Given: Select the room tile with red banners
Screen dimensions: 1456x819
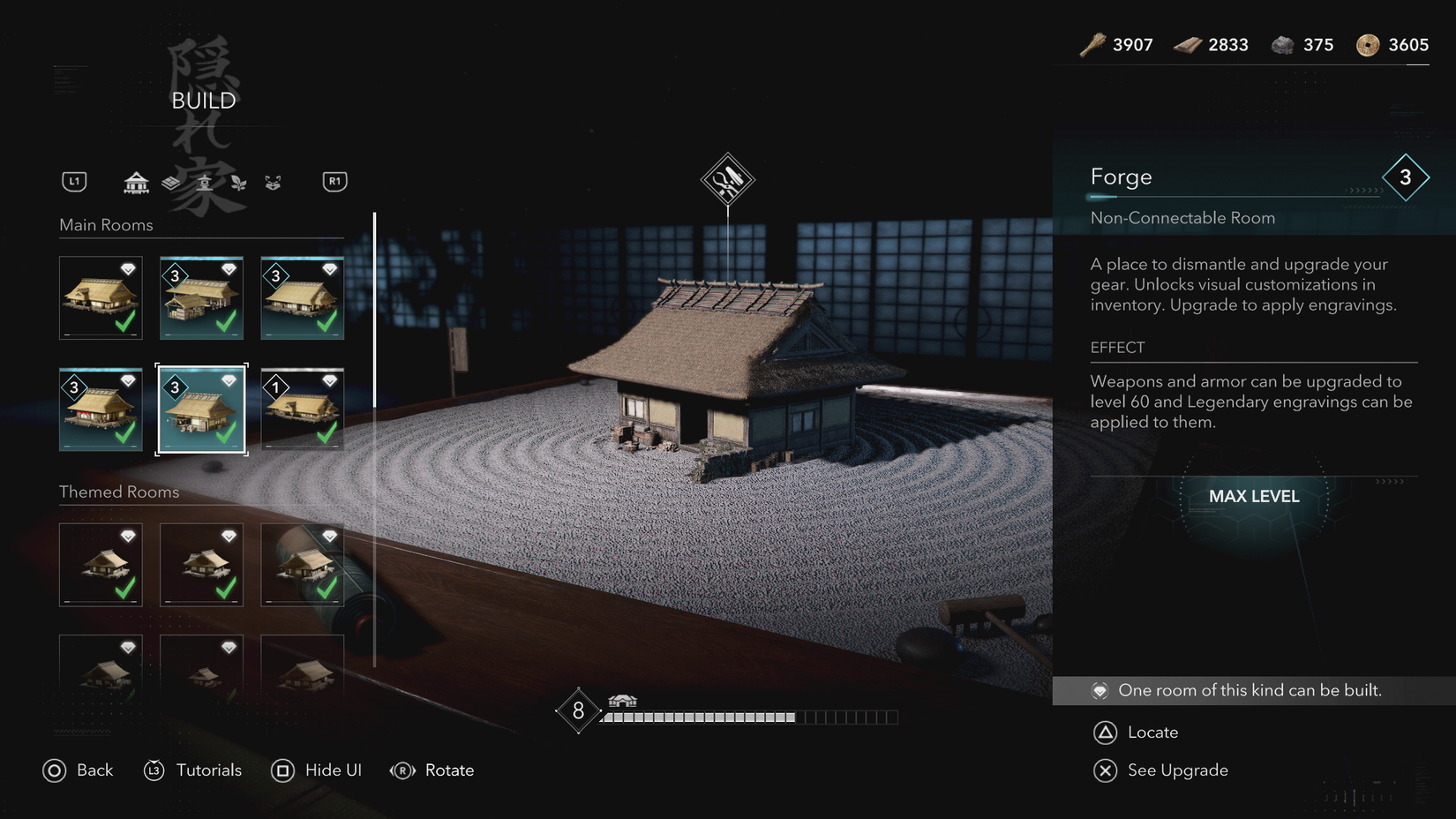Looking at the screenshot, I should [x=101, y=409].
